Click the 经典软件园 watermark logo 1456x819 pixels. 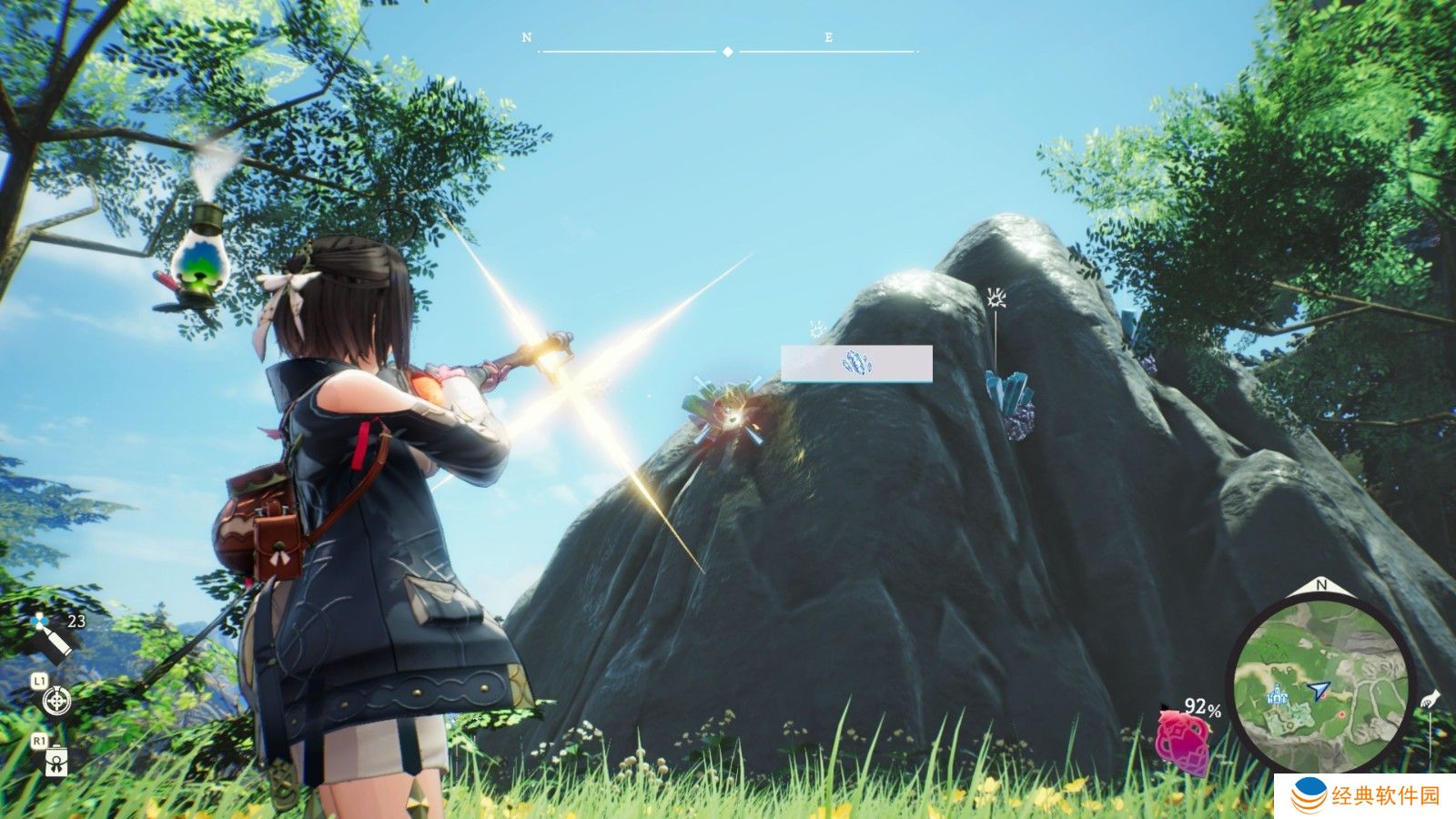point(1366,795)
